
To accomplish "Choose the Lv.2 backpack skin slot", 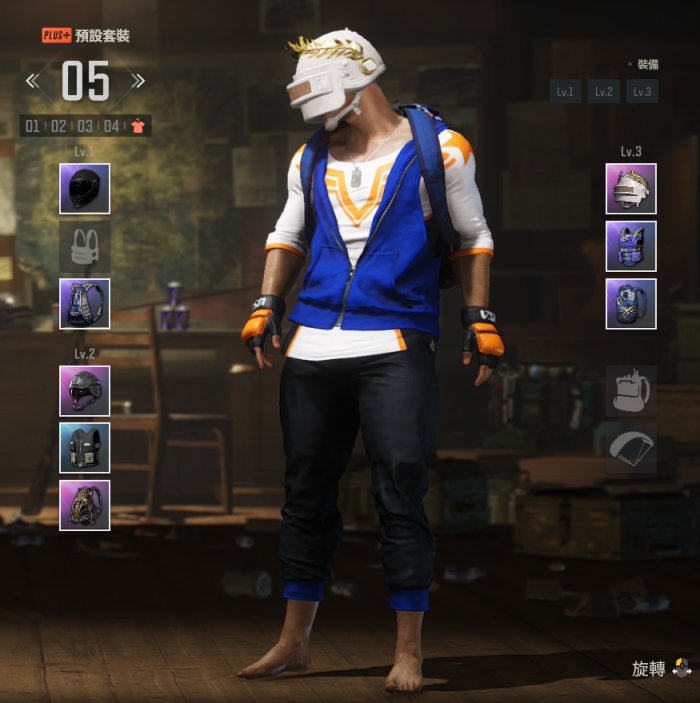I will tap(85, 505).
